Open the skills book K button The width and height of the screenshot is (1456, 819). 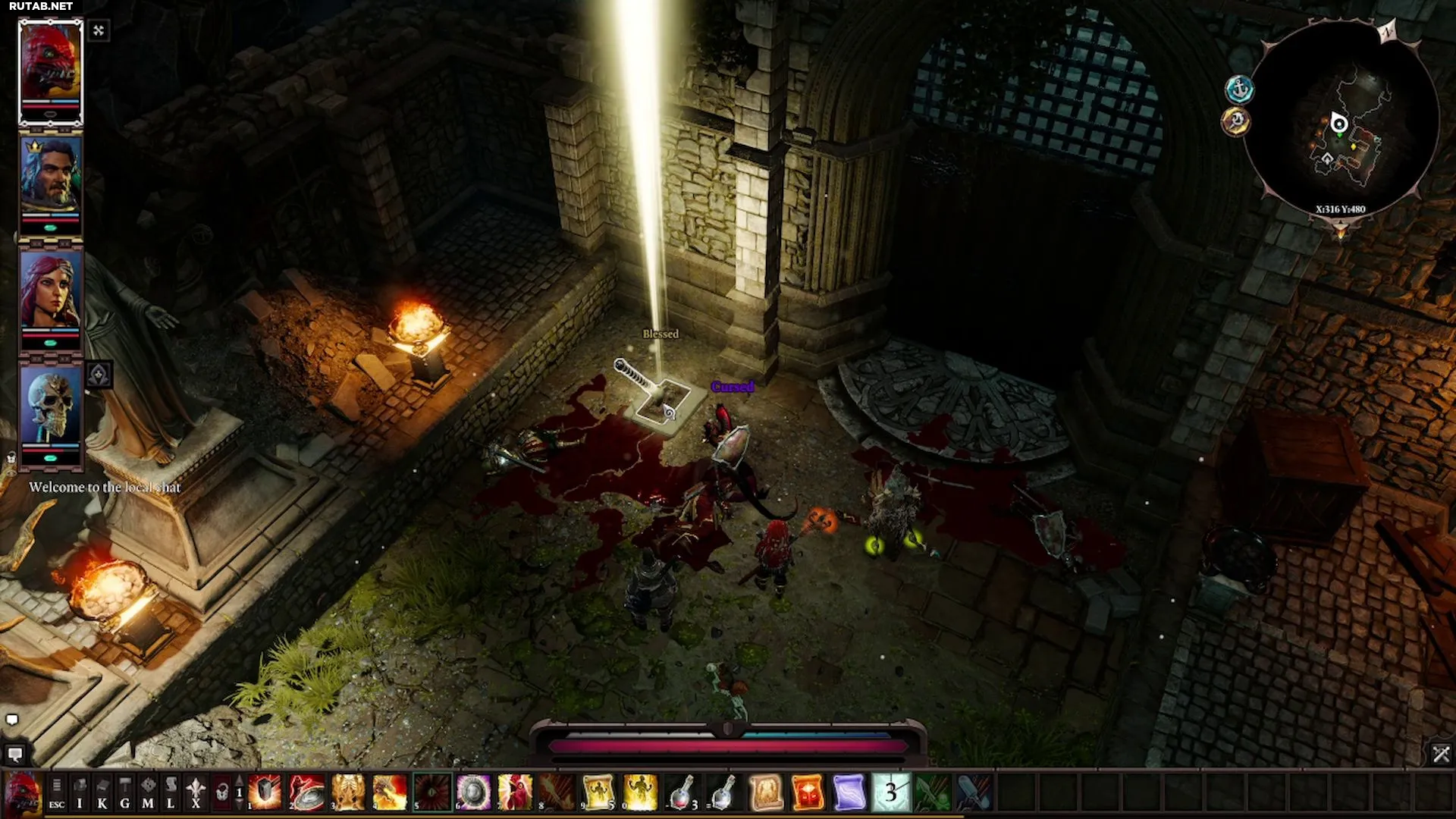[102, 792]
